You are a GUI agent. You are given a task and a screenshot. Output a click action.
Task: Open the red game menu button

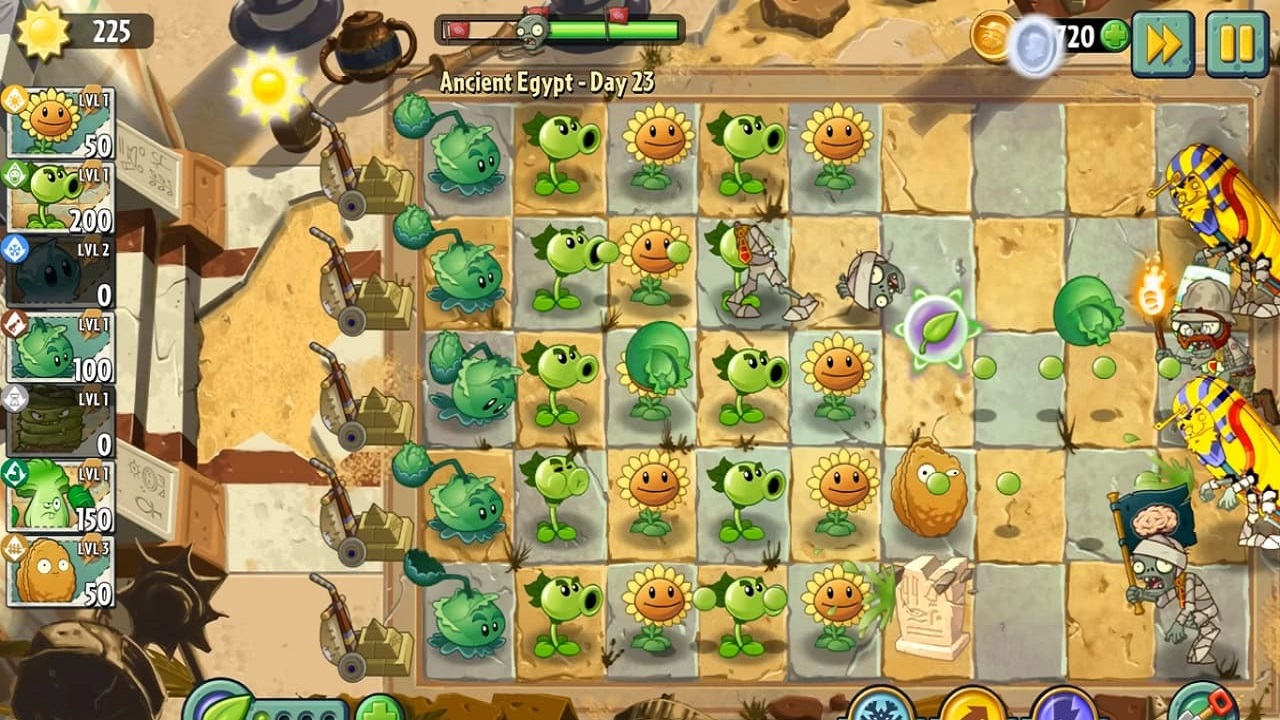tap(1222, 703)
